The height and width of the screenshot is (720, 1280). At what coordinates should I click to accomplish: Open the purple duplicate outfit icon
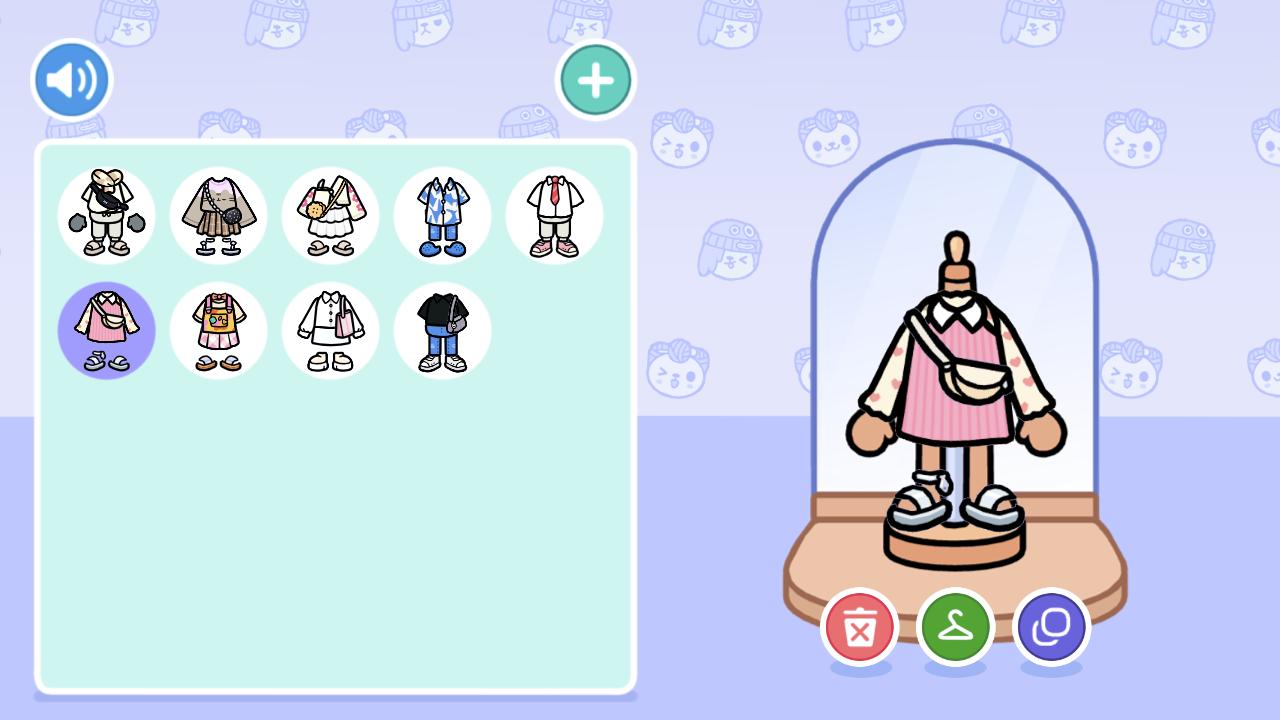(x=1051, y=627)
